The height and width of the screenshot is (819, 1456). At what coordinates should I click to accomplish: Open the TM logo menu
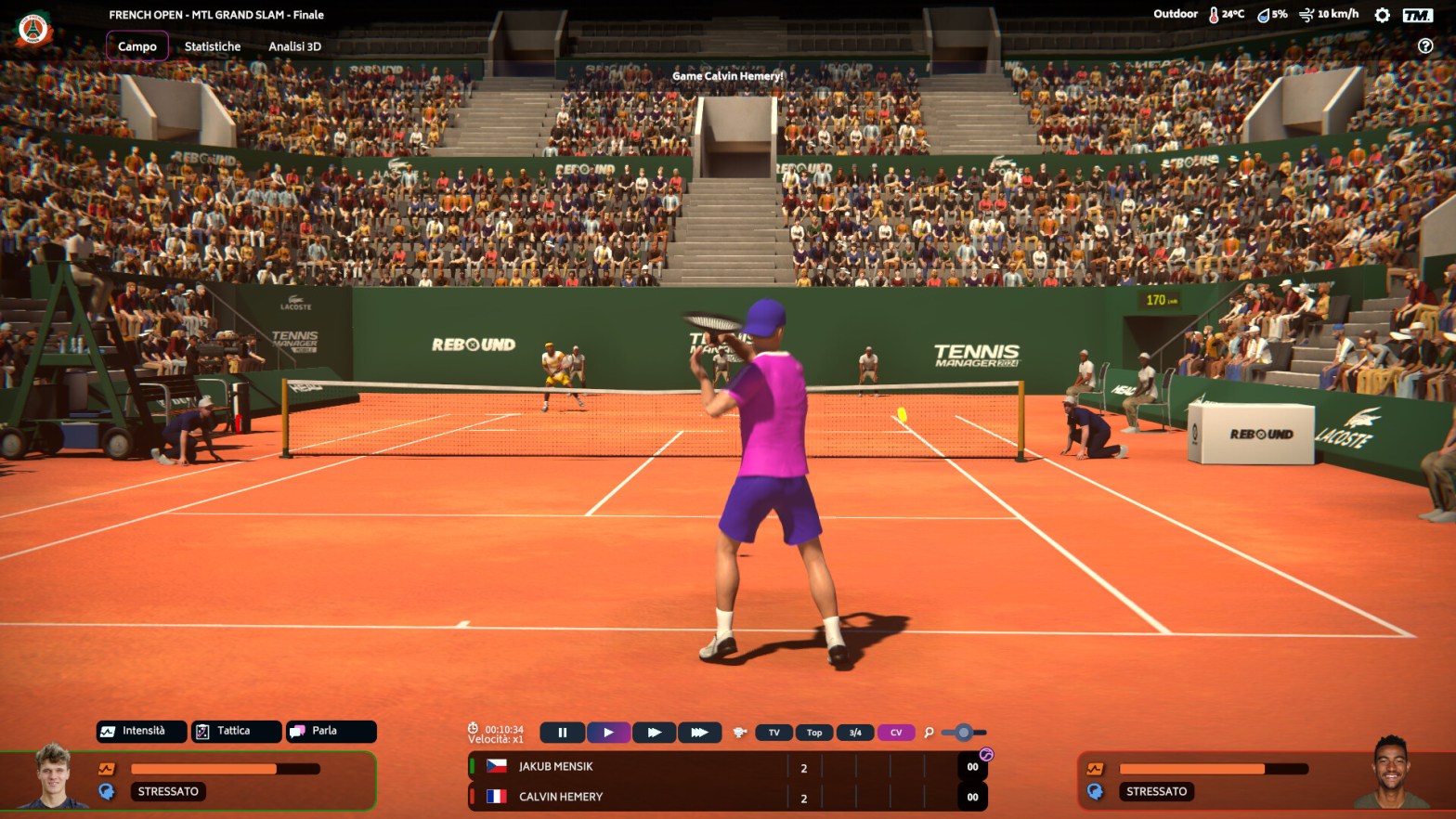point(1417,15)
